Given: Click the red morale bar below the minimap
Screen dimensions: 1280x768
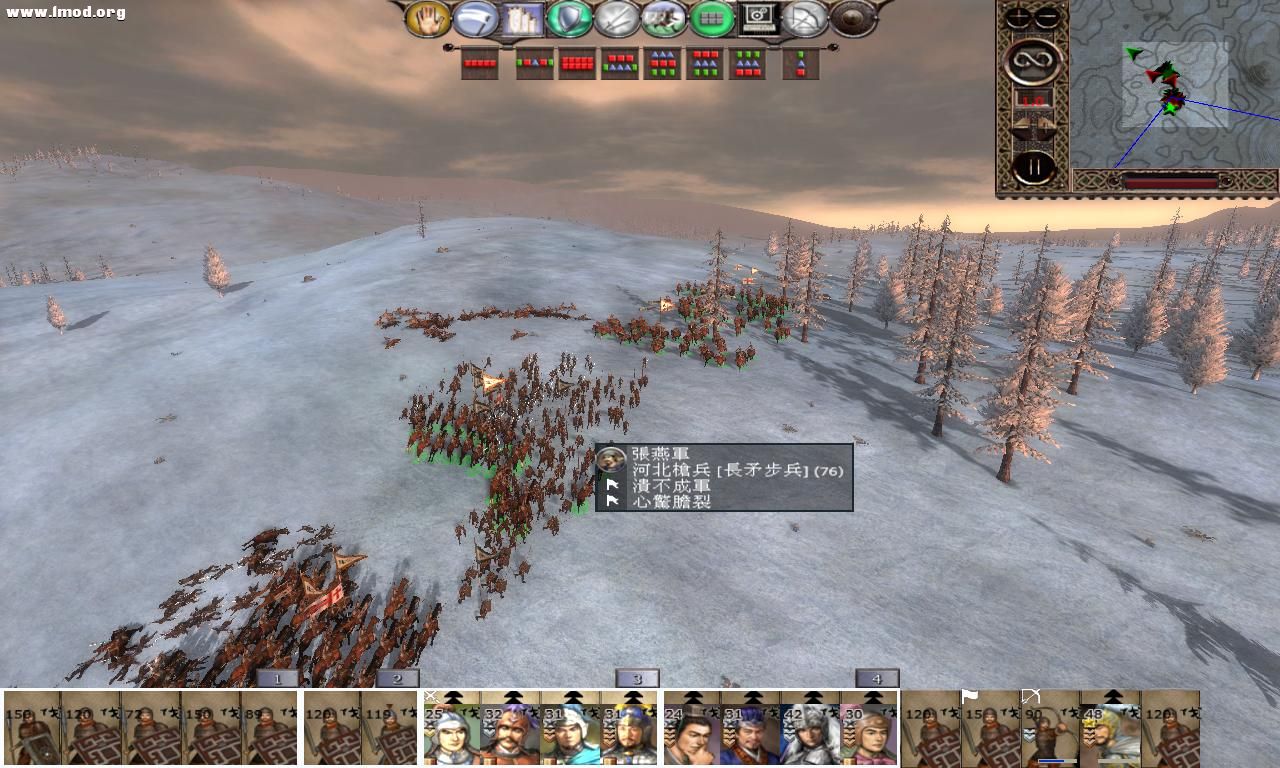Looking at the screenshot, I should pos(1170,182).
